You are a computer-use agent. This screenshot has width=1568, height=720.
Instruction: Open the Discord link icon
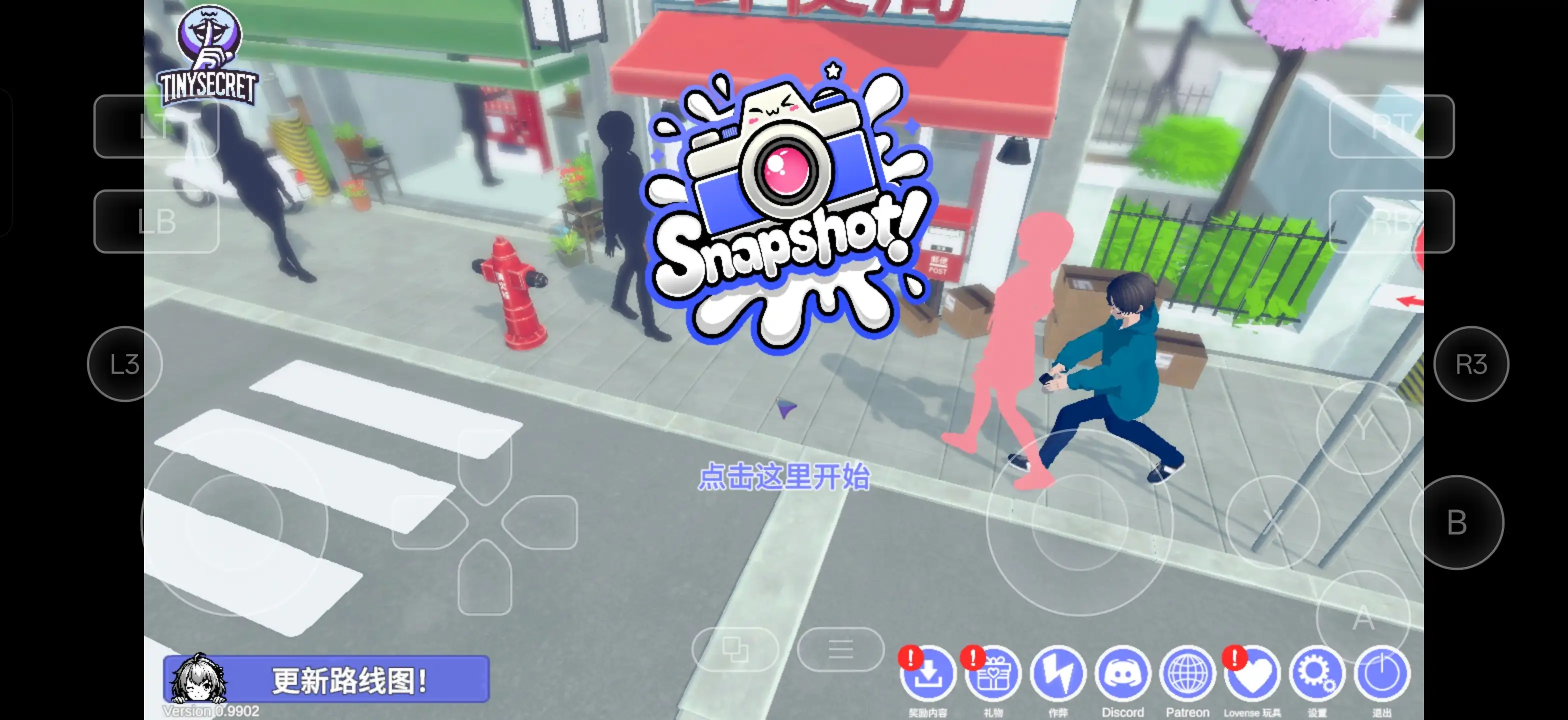coord(1122,674)
